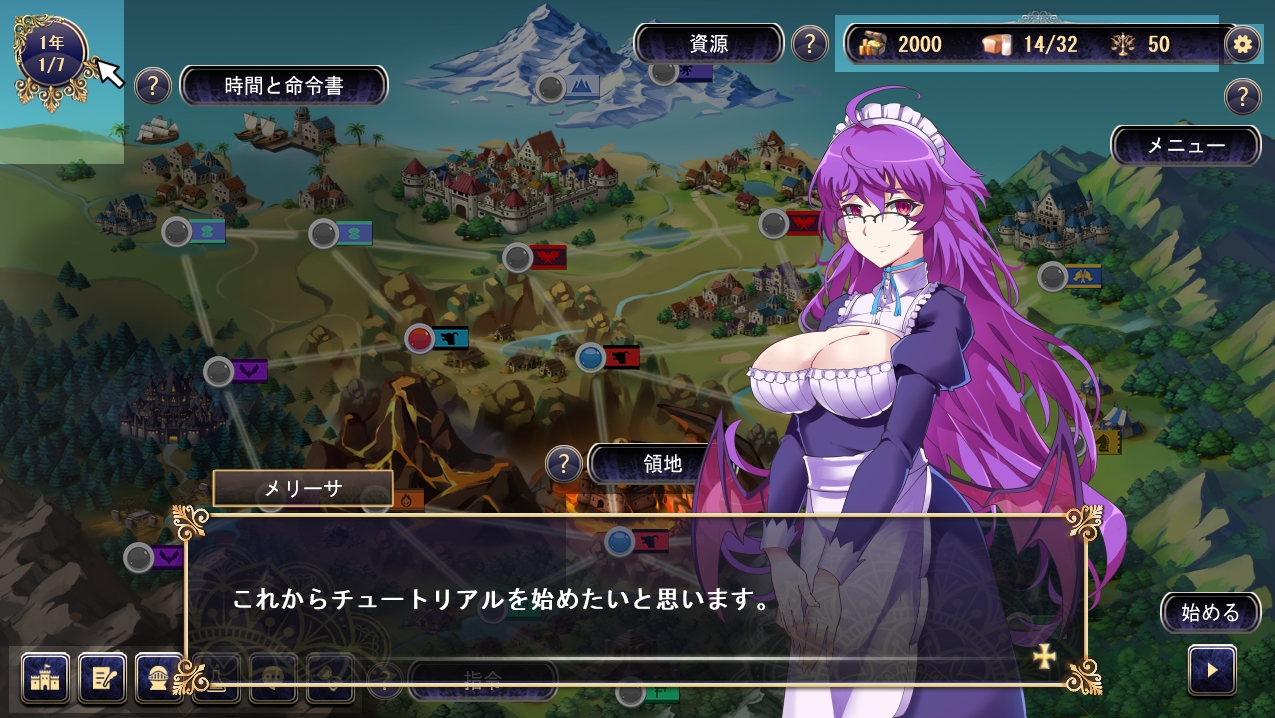Open the castle icon in bottom toolbar
The image size is (1275, 718).
click(x=45, y=677)
